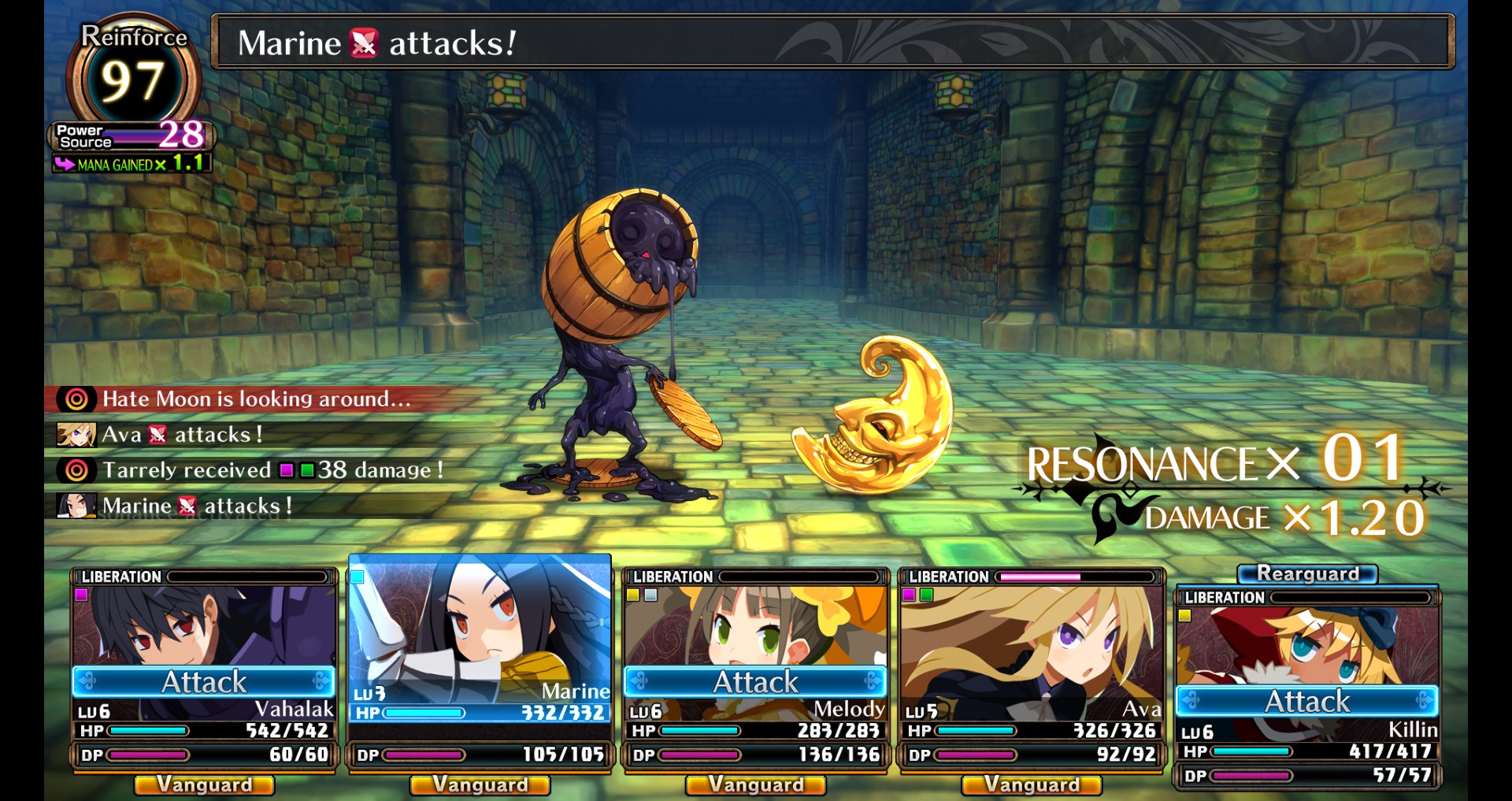This screenshot has width=1512, height=801.
Task: Click the Vanguard label under Ava
Action: click(x=1032, y=784)
